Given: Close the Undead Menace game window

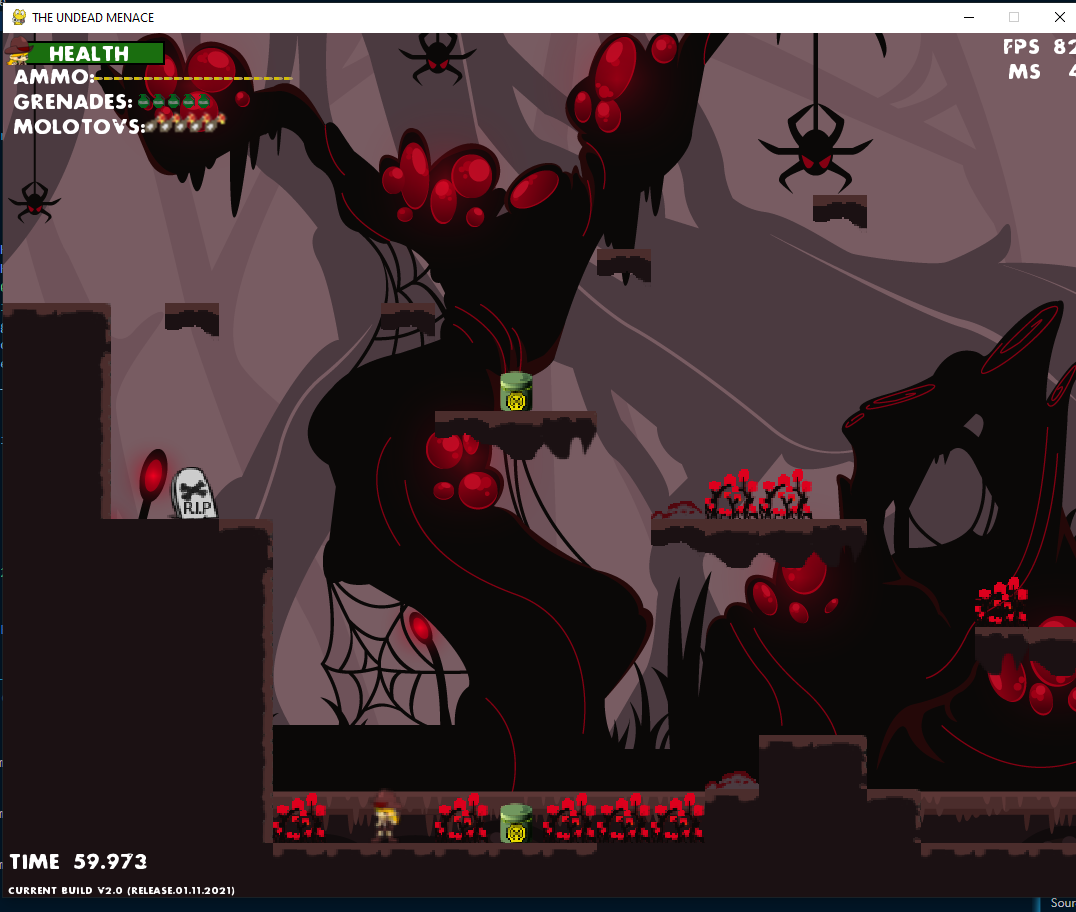Looking at the screenshot, I should tap(1059, 17).
